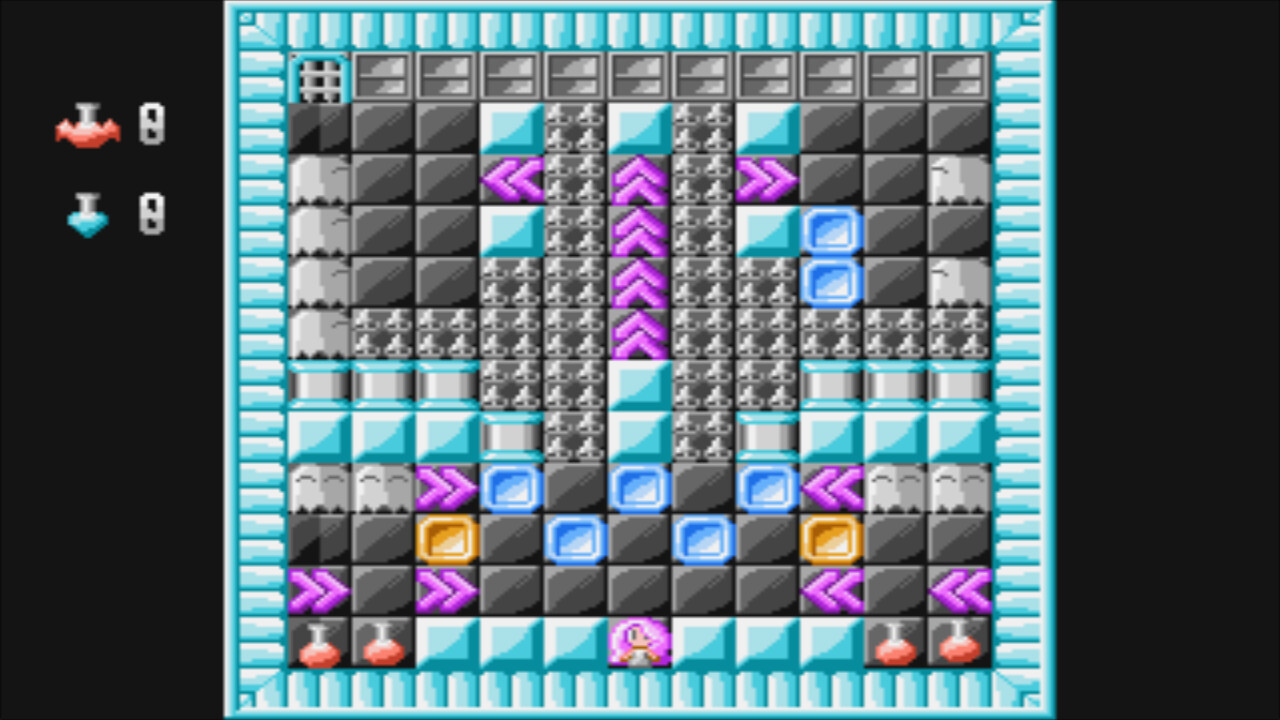The height and width of the screenshot is (720, 1280).
Task: Click the double-left arrow on the bottom row
Action: (x=960, y=590)
